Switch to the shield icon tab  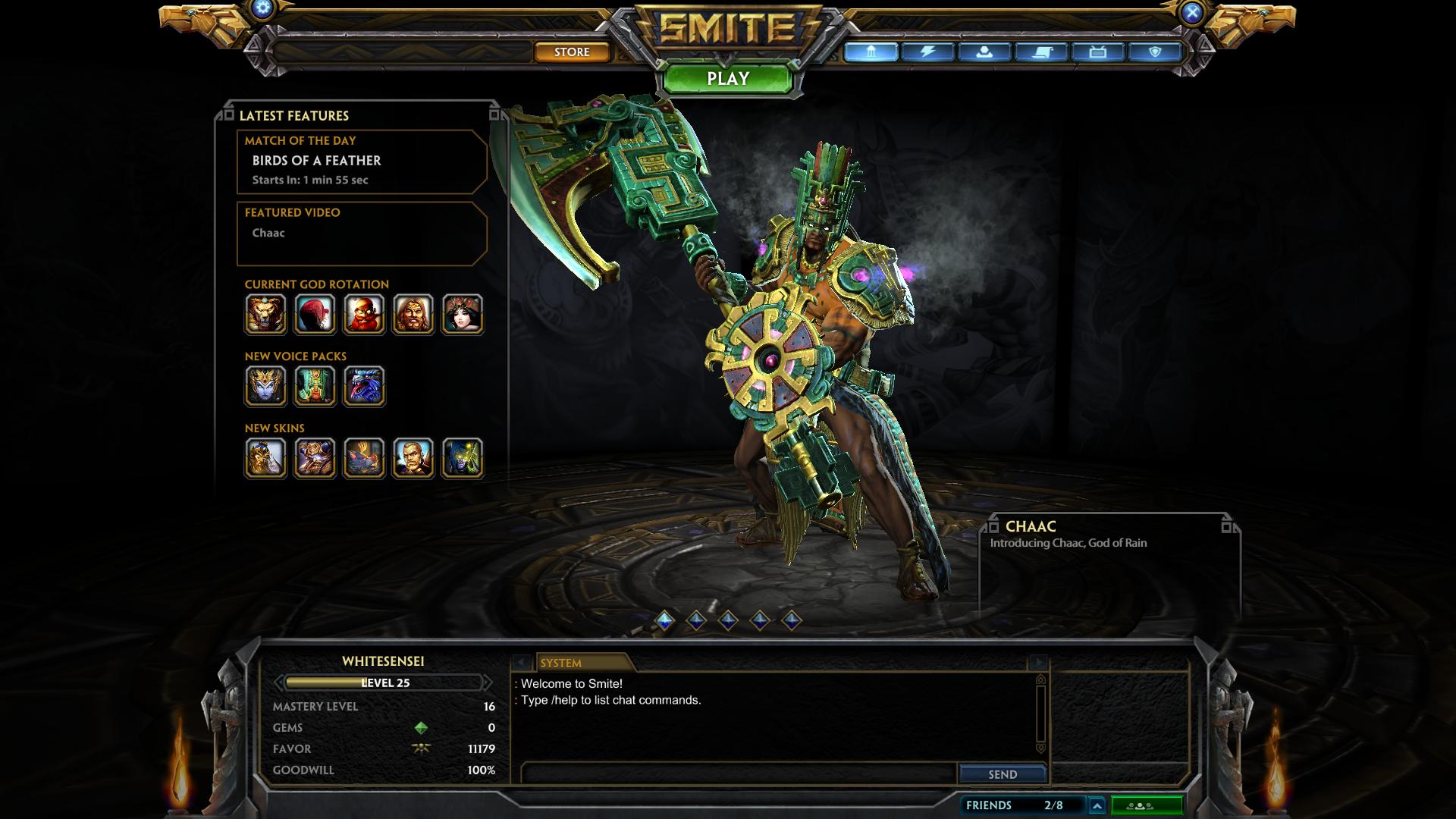pos(1155,52)
